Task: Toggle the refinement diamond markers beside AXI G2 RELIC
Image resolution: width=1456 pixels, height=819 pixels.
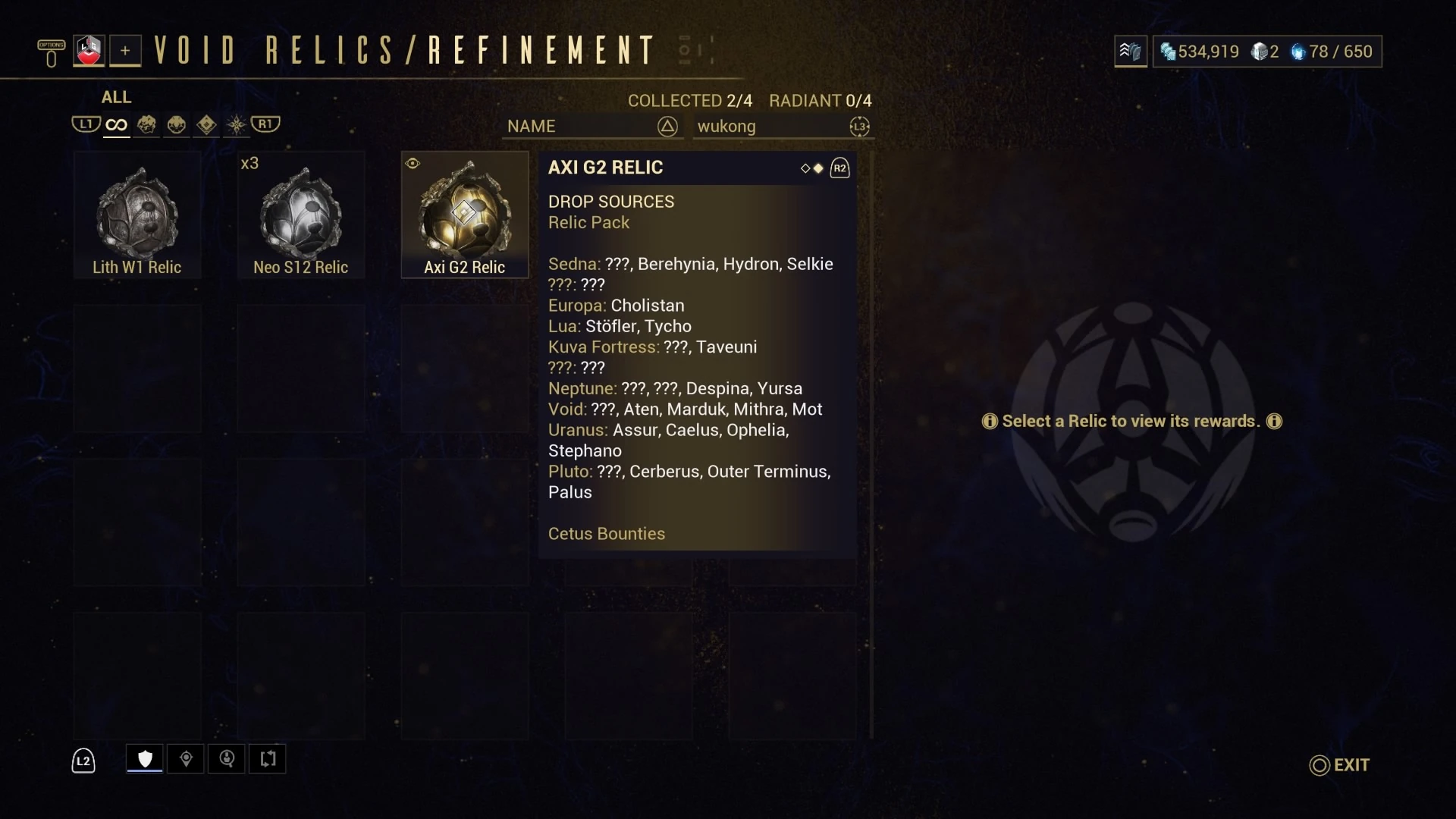Action: tap(811, 168)
